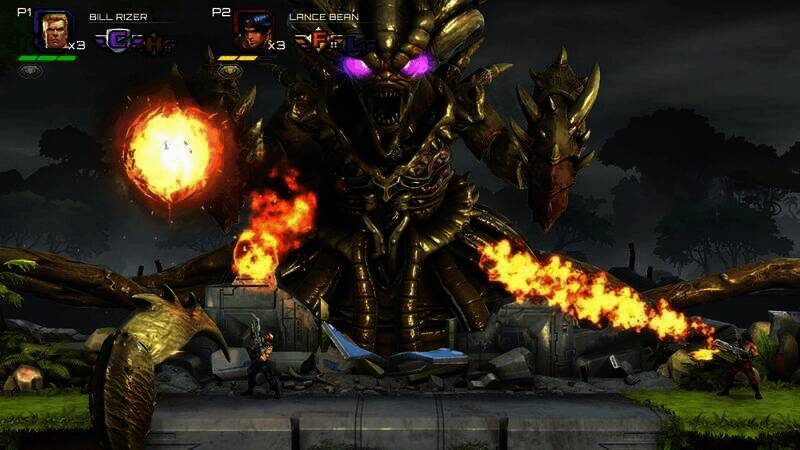Click Bill Rizer's P1 character portrait
The height and width of the screenshot is (450, 800).
coord(53,31)
